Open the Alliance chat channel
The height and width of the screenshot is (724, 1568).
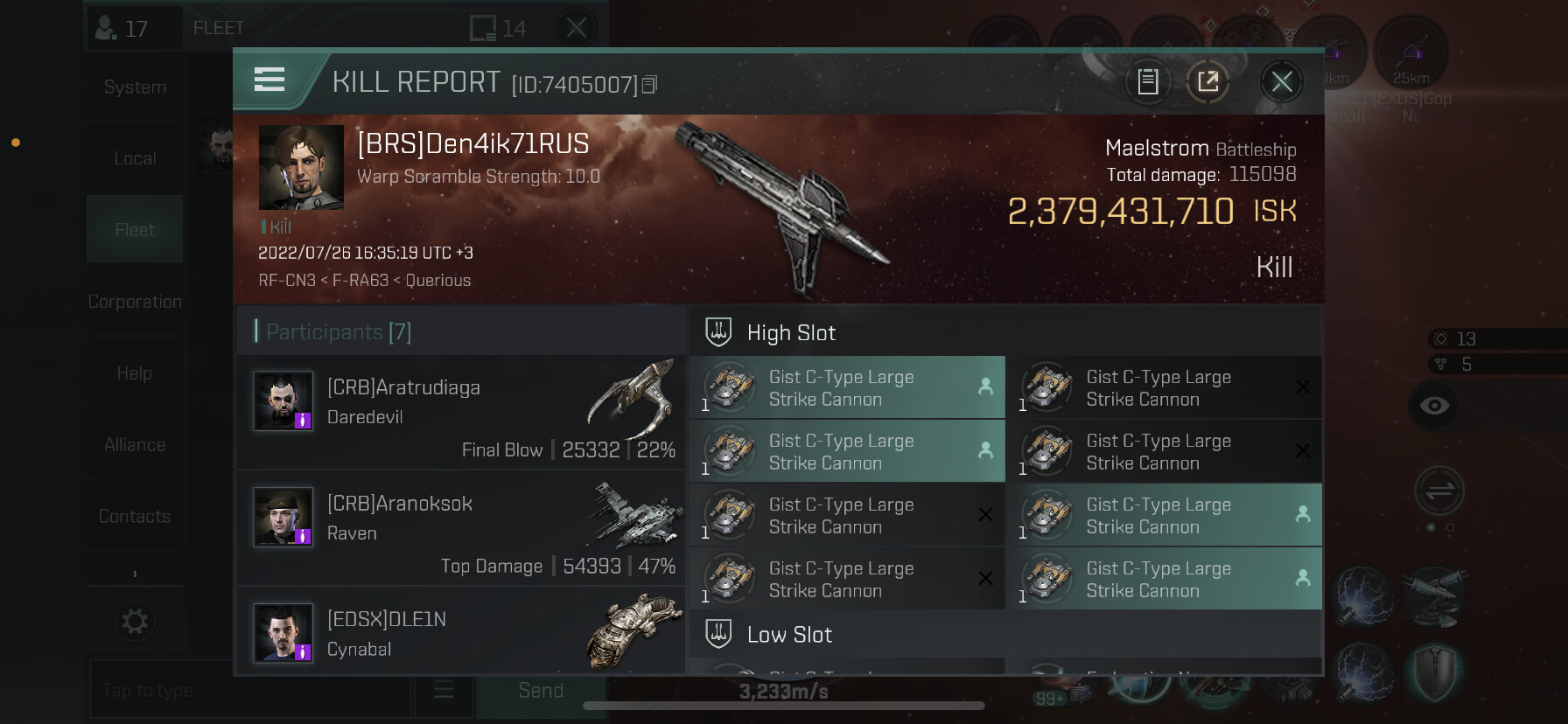point(135,445)
